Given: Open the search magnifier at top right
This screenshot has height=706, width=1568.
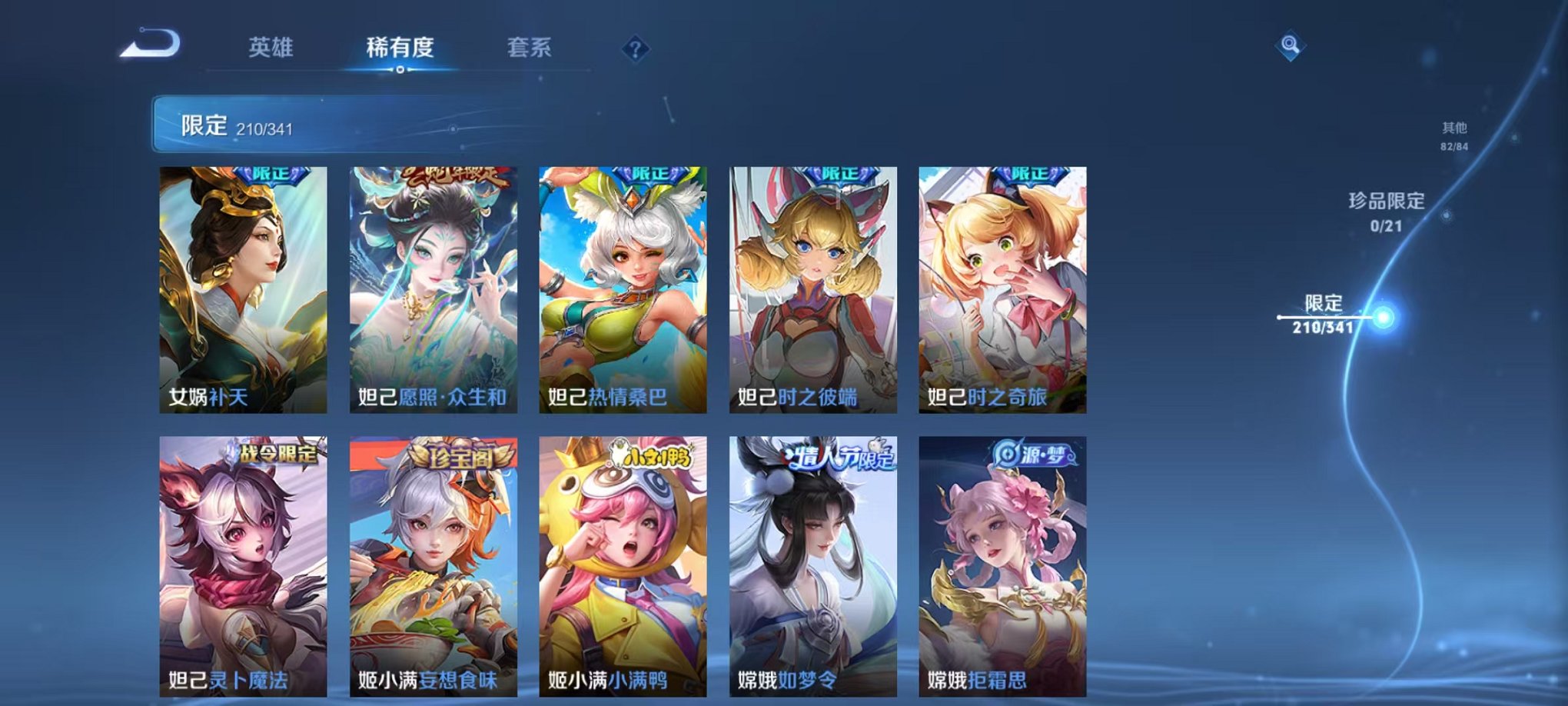Looking at the screenshot, I should pyautogui.click(x=1291, y=46).
